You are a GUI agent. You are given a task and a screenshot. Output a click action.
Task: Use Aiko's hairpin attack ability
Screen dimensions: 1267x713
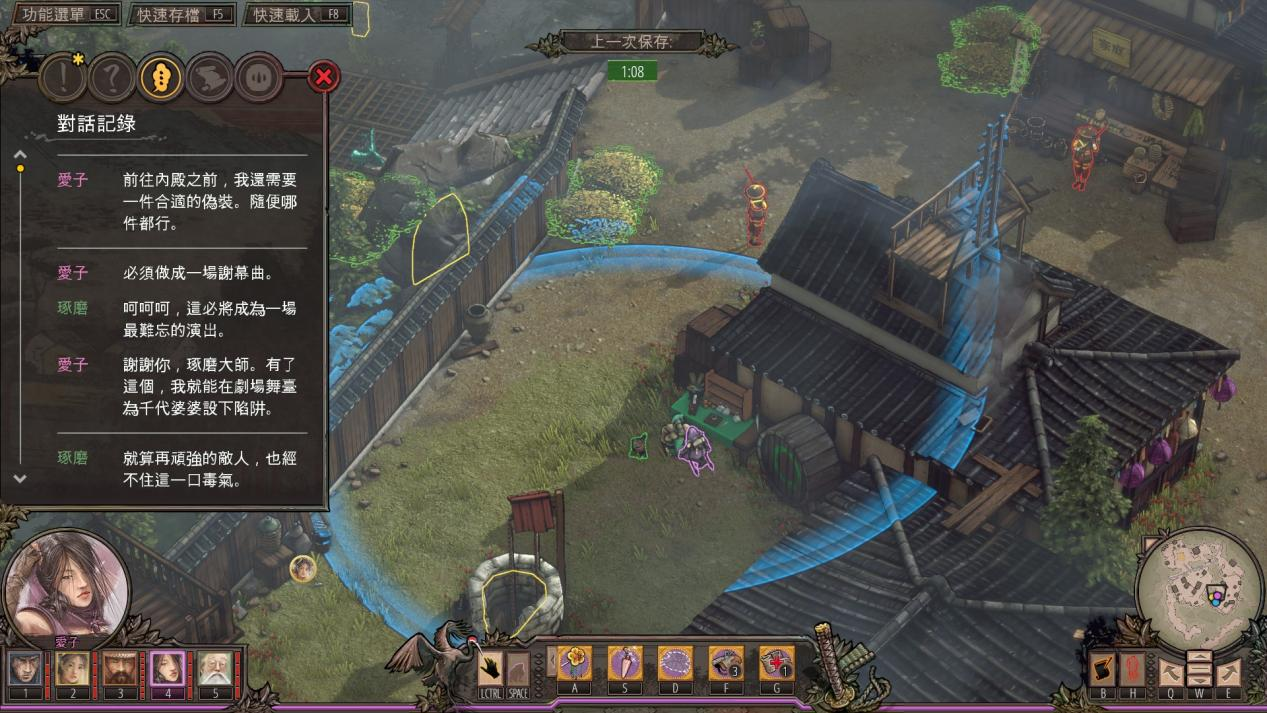tap(625, 664)
